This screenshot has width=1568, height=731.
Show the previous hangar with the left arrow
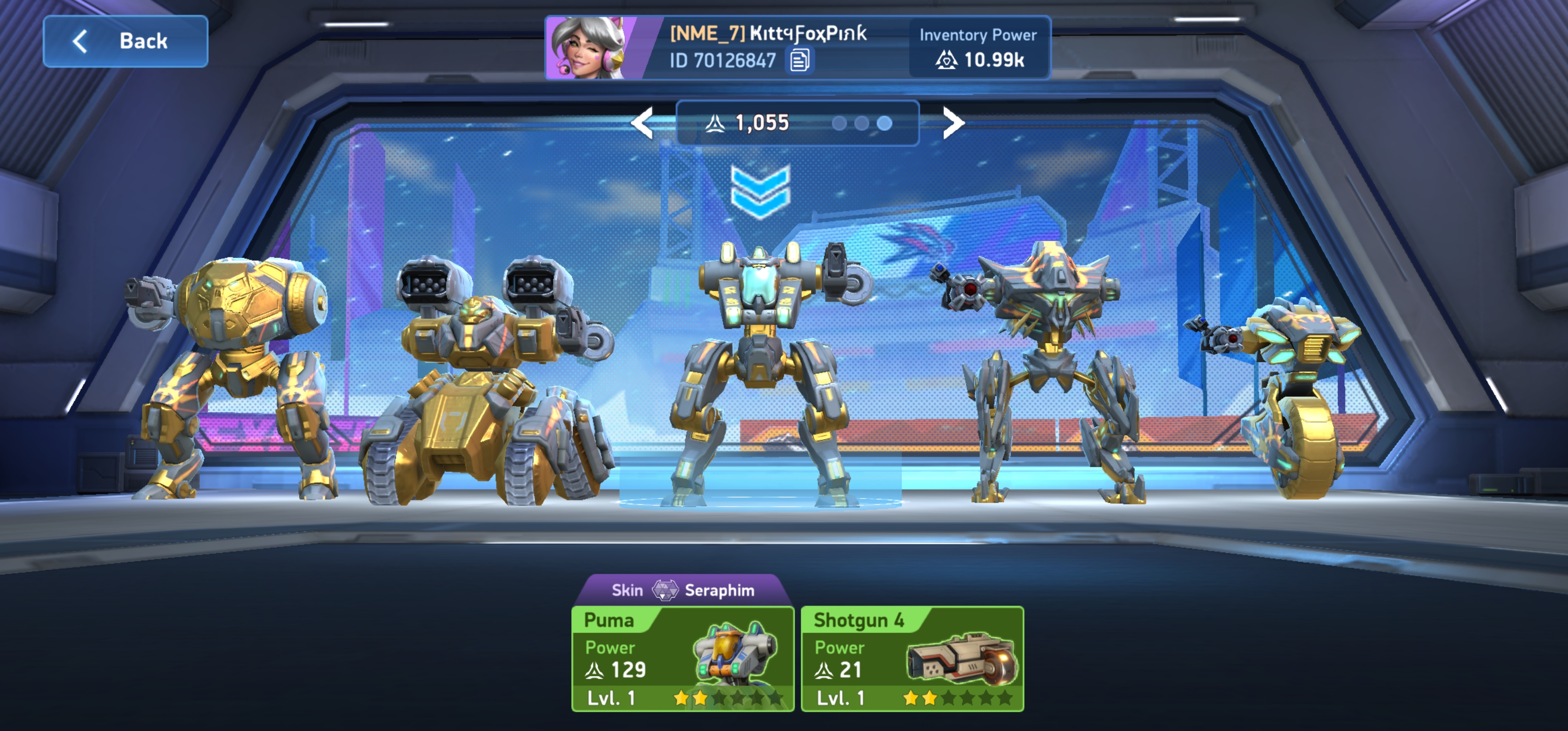click(643, 123)
